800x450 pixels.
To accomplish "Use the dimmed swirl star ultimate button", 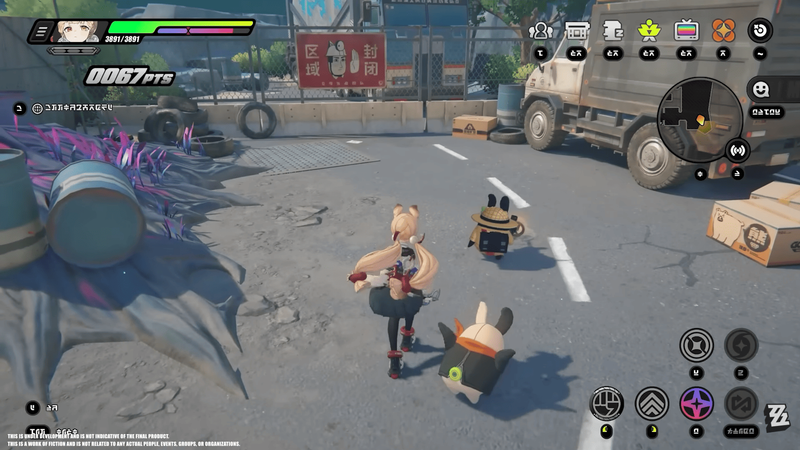I will 741,345.
